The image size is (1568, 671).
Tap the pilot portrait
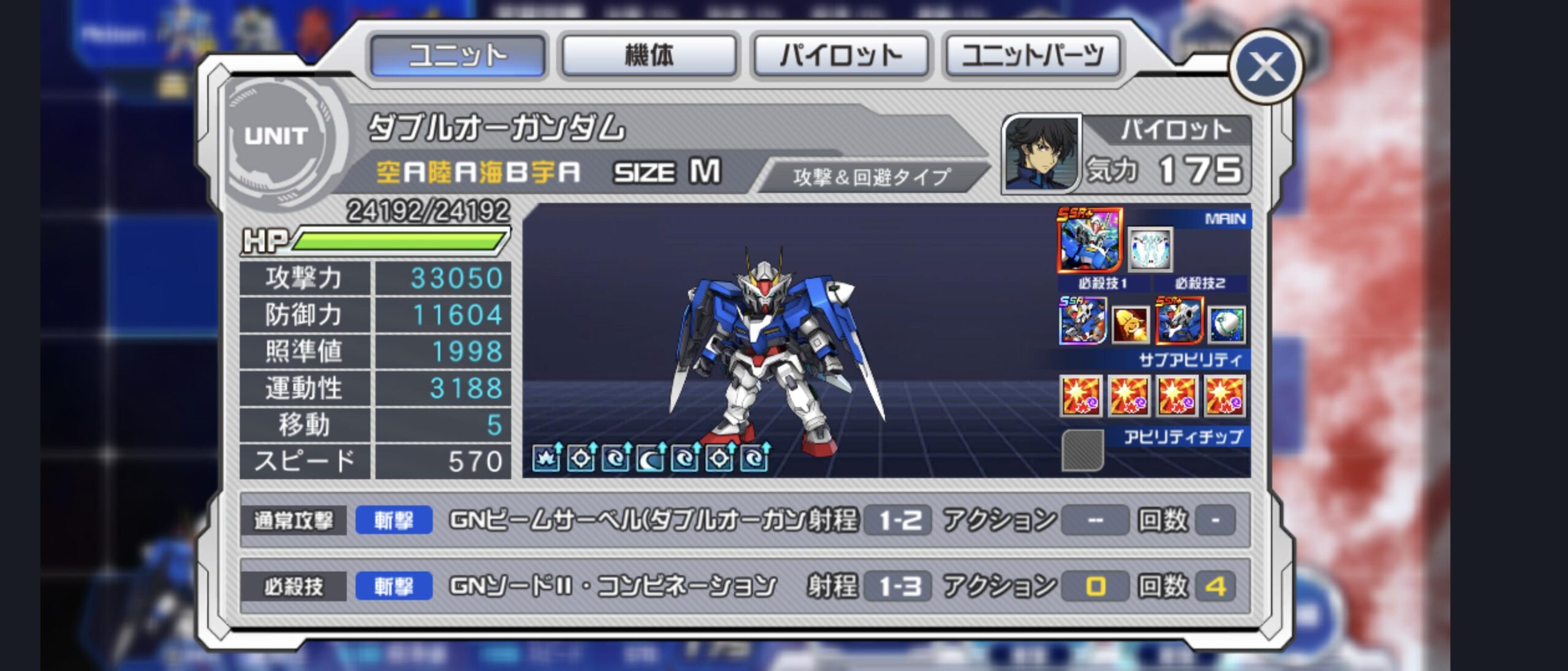[1041, 153]
